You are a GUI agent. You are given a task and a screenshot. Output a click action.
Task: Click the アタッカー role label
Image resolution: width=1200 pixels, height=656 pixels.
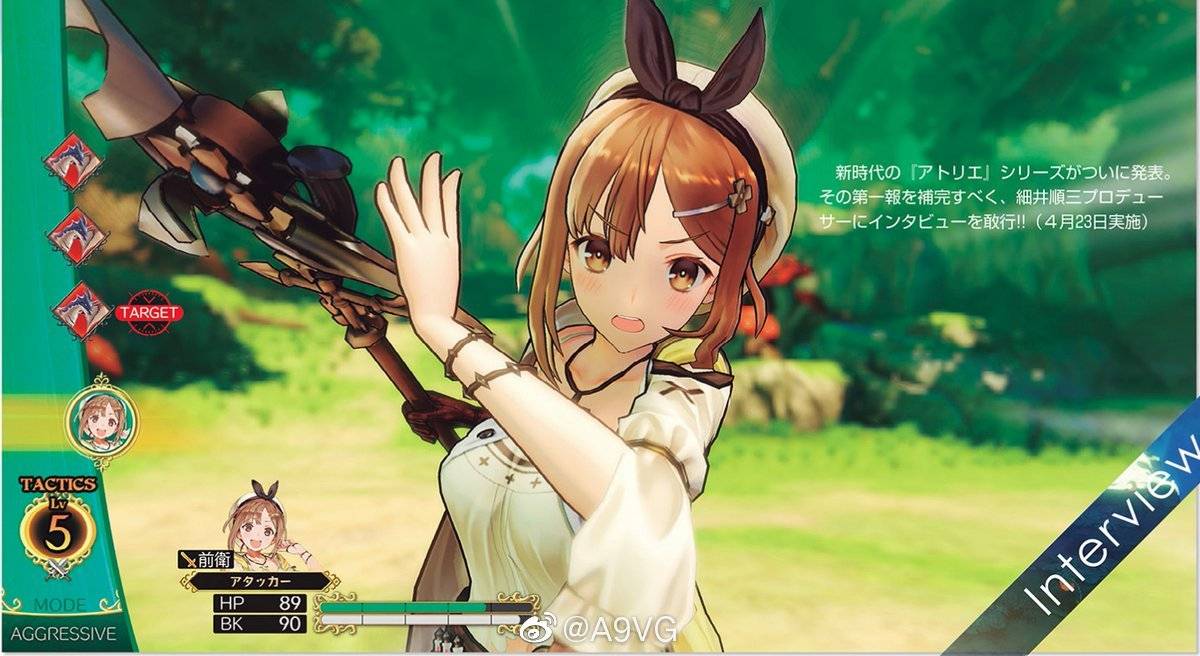pos(259,580)
